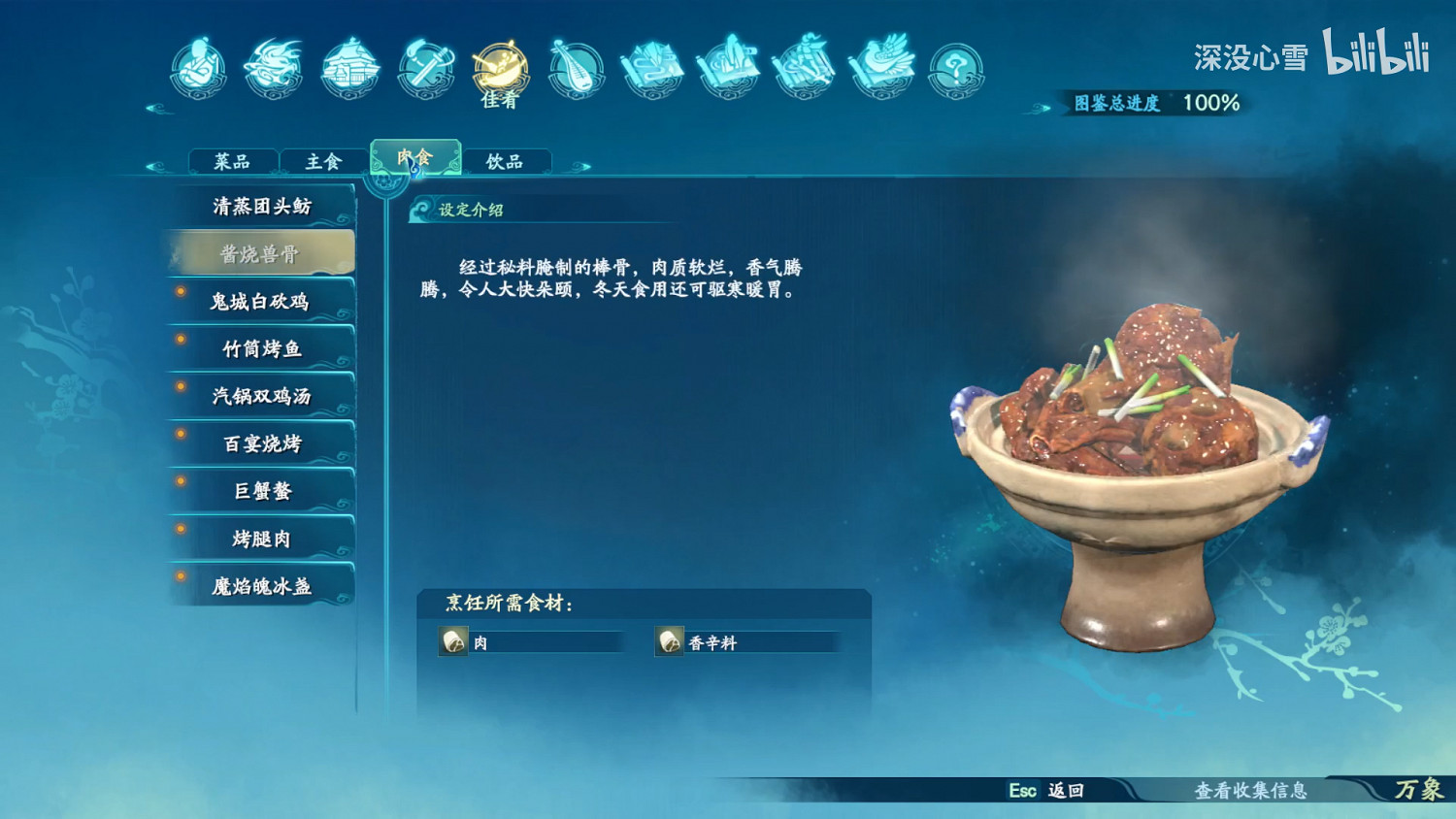Open the character figure category icon

click(x=197, y=68)
